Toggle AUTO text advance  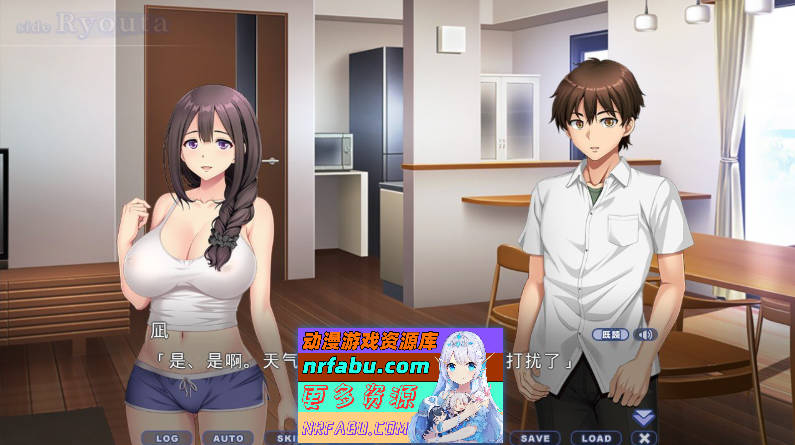click(228, 437)
